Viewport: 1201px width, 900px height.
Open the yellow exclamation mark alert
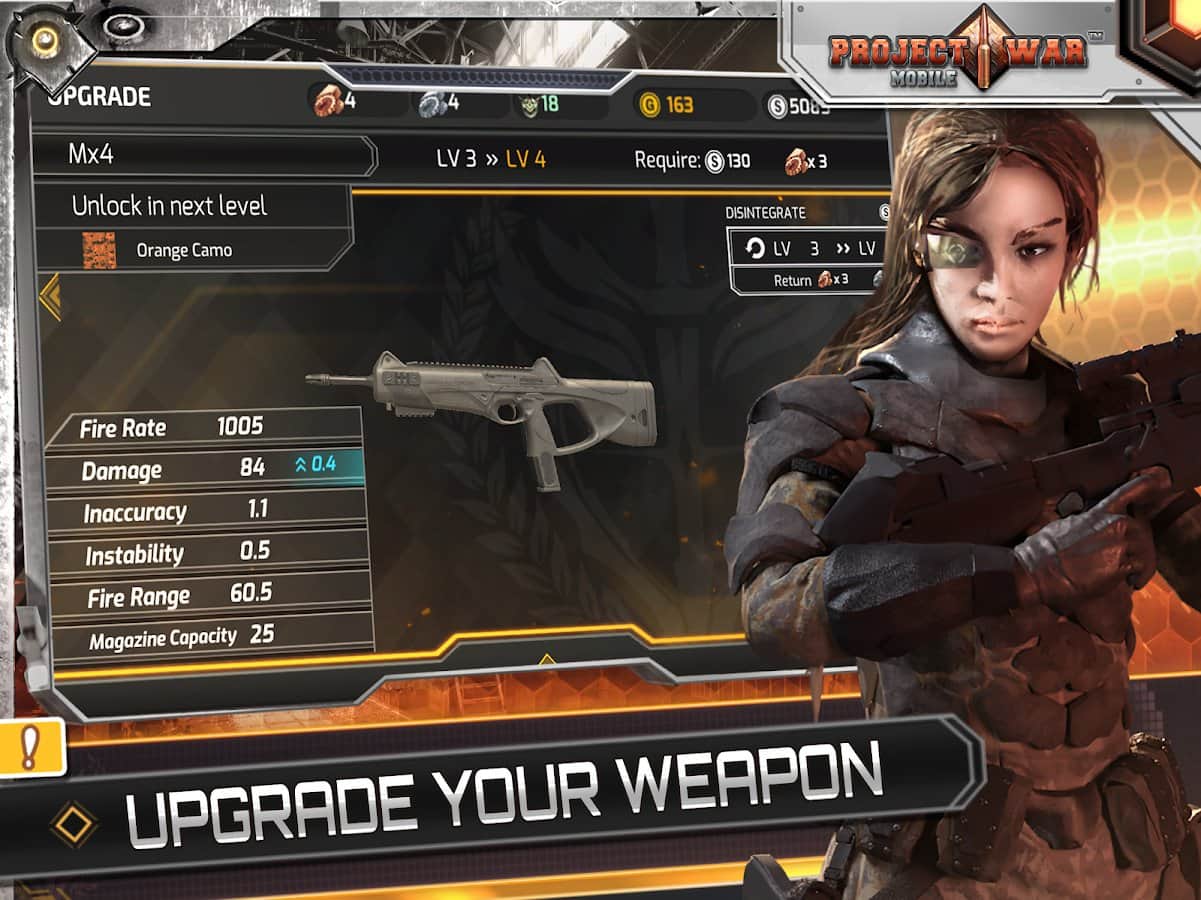point(30,747)
